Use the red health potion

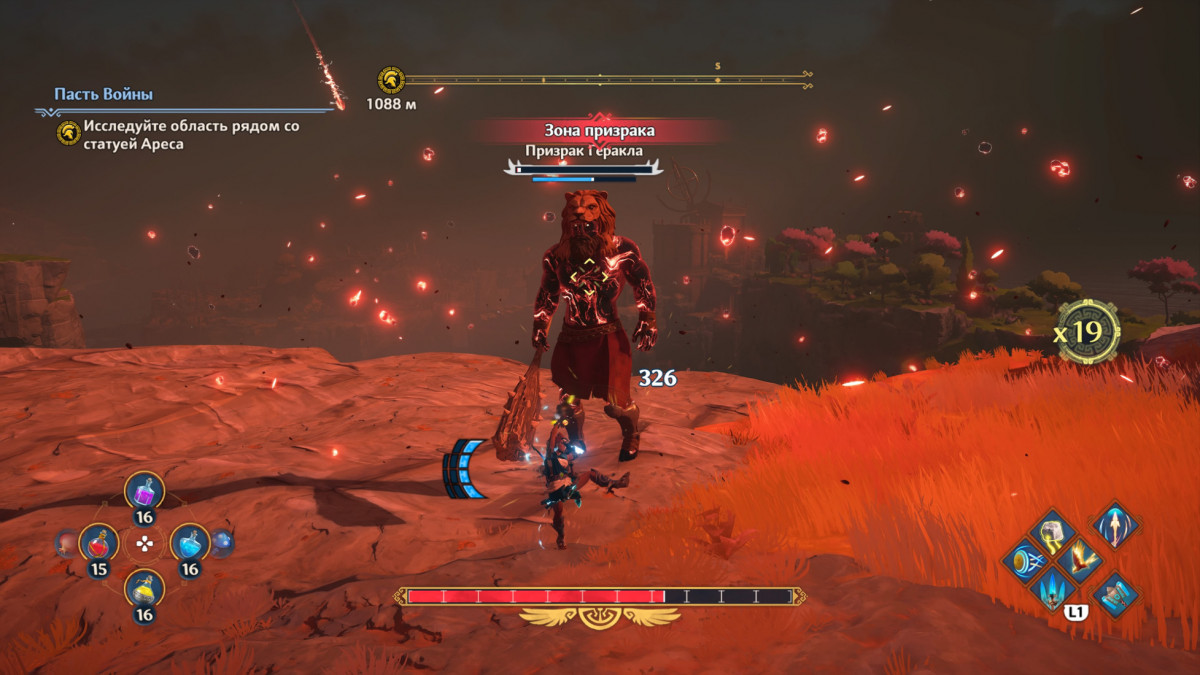pos(98,543)
